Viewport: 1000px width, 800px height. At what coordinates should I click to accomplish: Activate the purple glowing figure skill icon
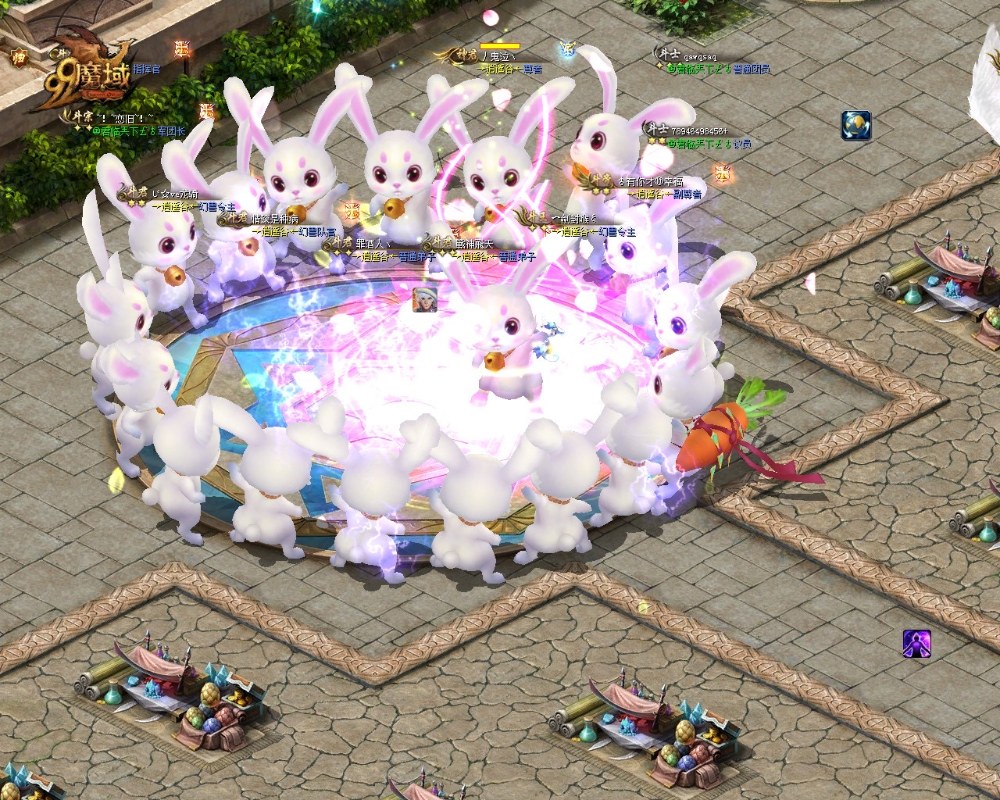pyautogui.click(x=917, y=644)
